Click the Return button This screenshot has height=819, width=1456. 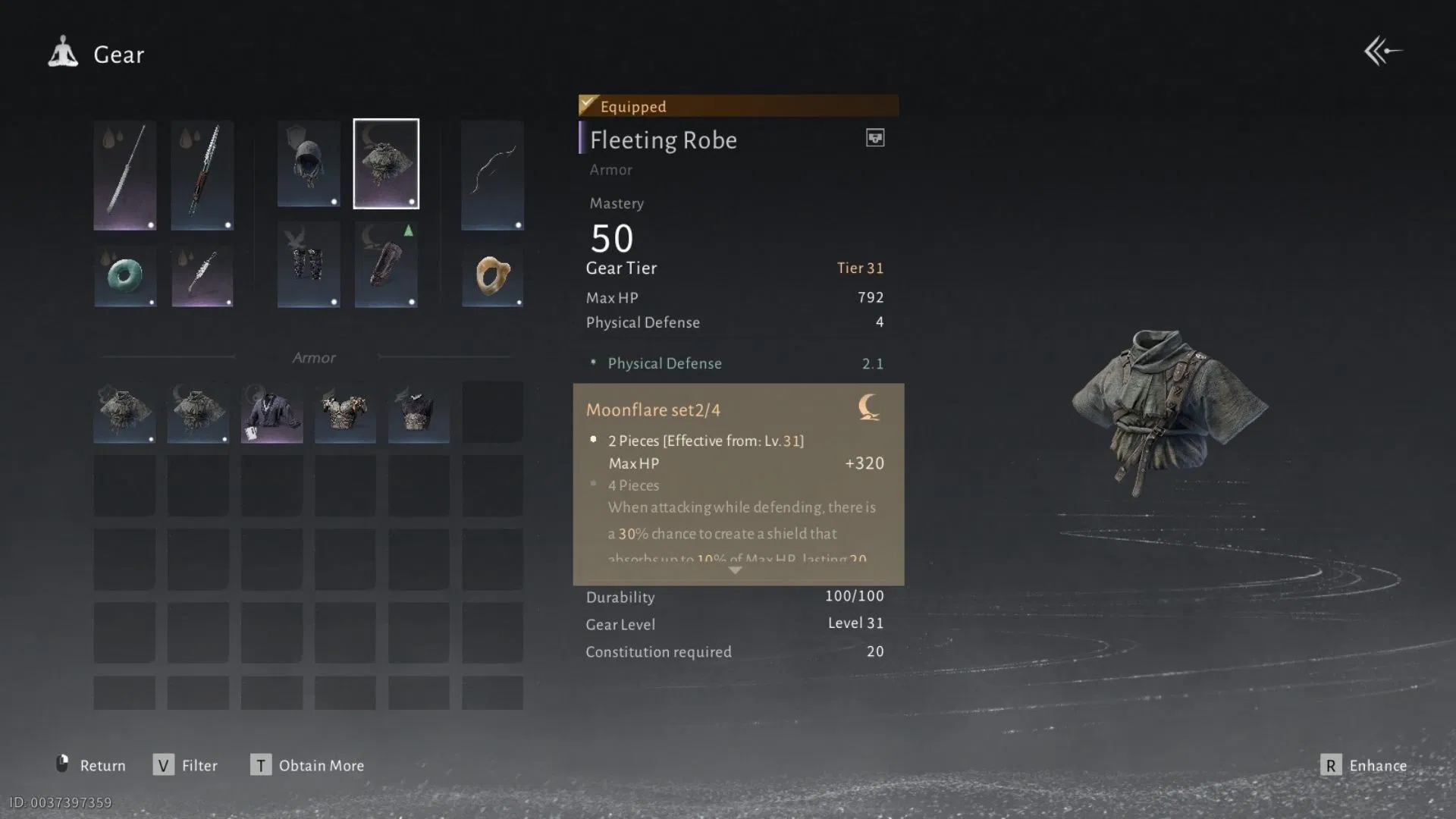(91, 765)
